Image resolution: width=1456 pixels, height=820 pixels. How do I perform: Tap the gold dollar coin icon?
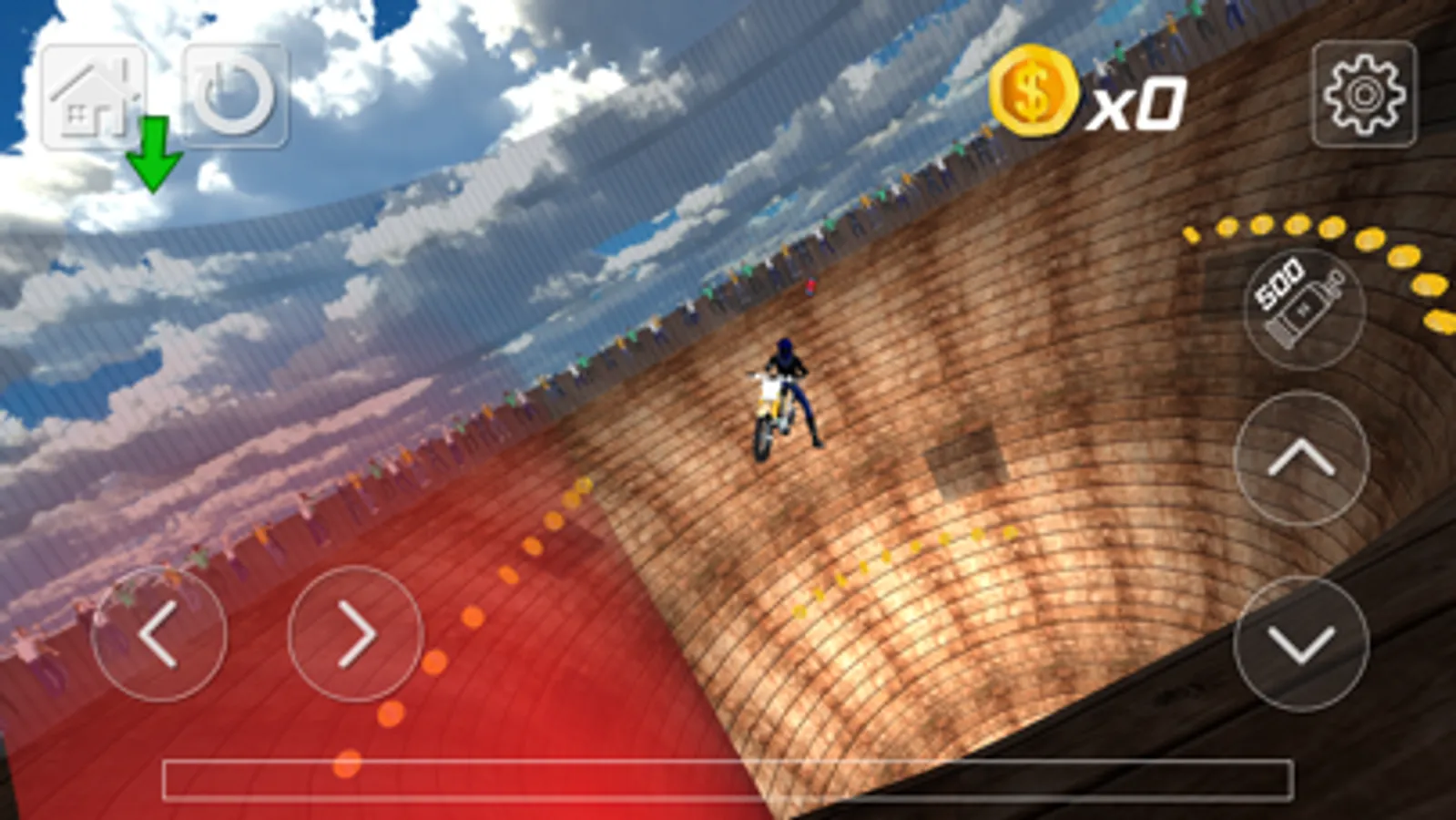click(1034, 93)
